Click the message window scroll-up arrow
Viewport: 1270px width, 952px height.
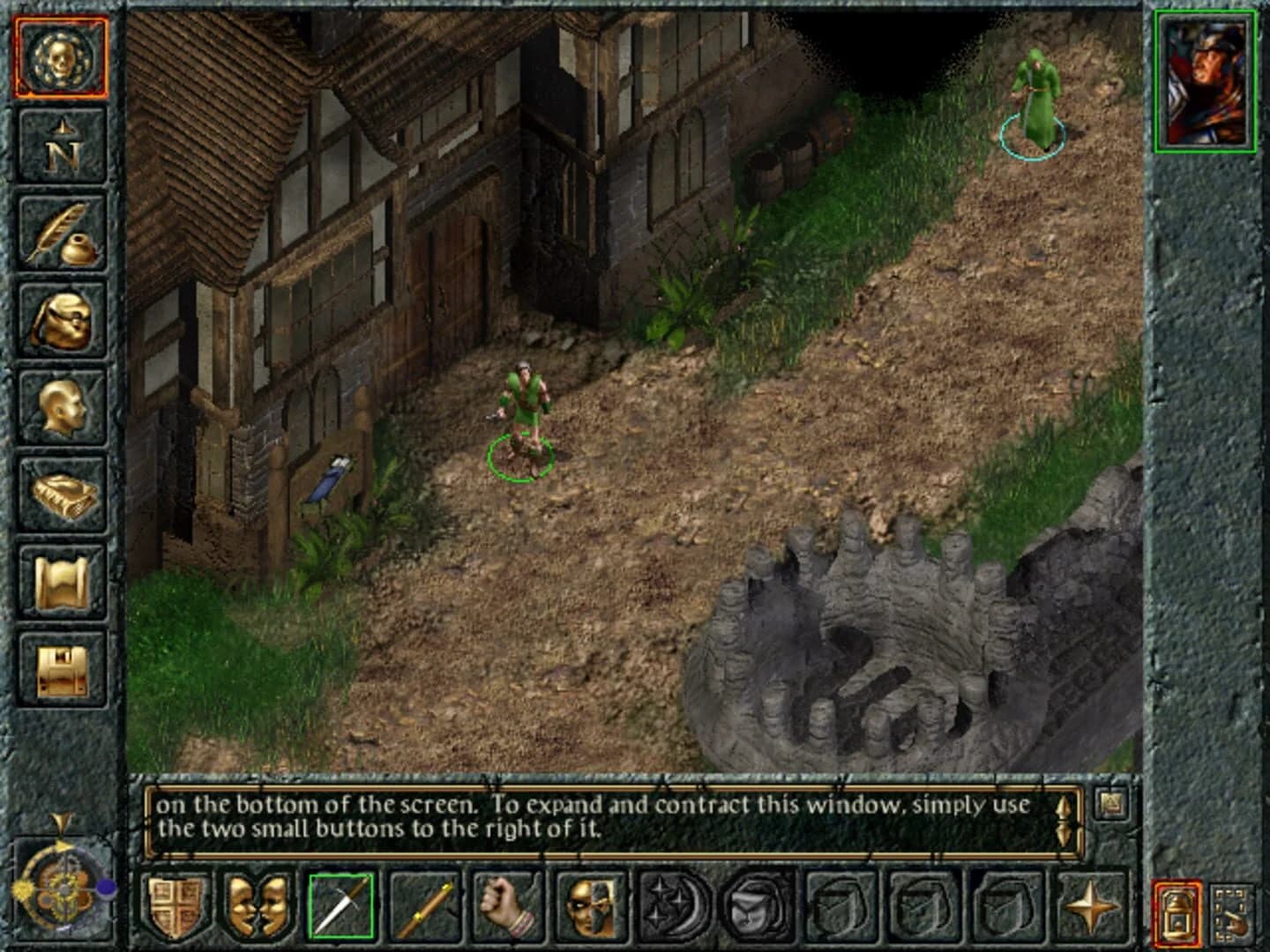click(x=1064, y=808)
